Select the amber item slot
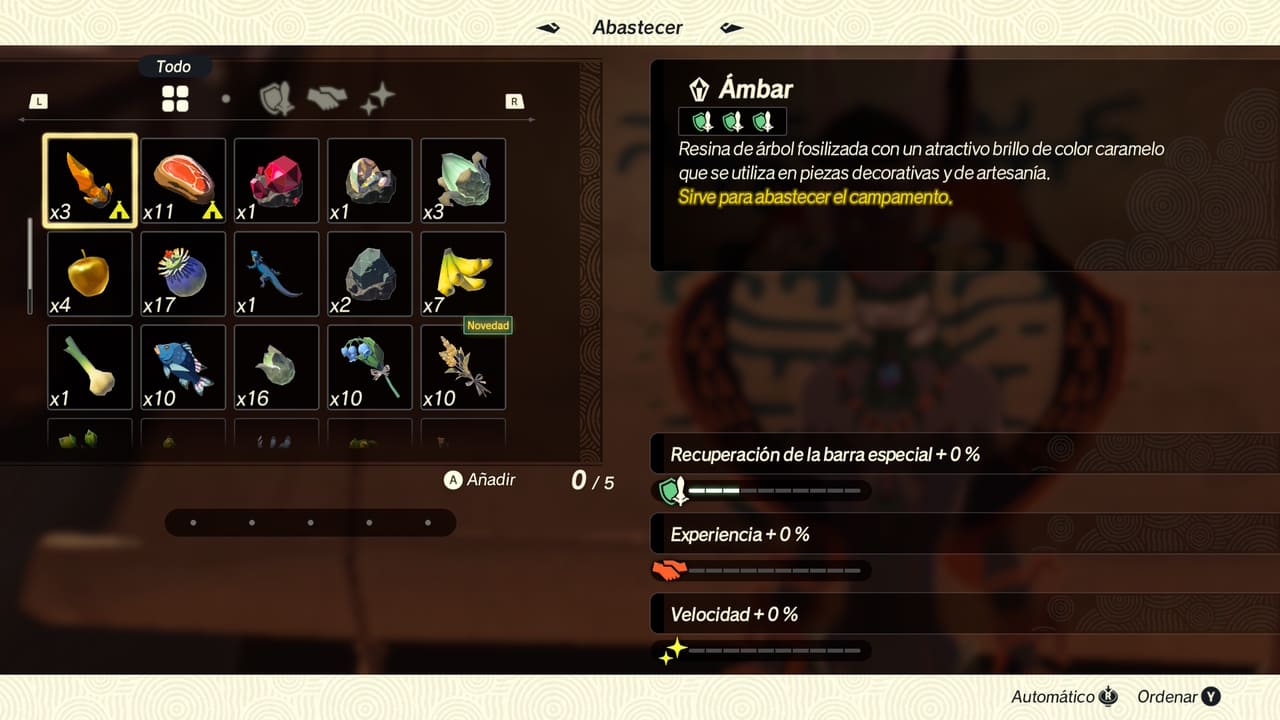 90,180
